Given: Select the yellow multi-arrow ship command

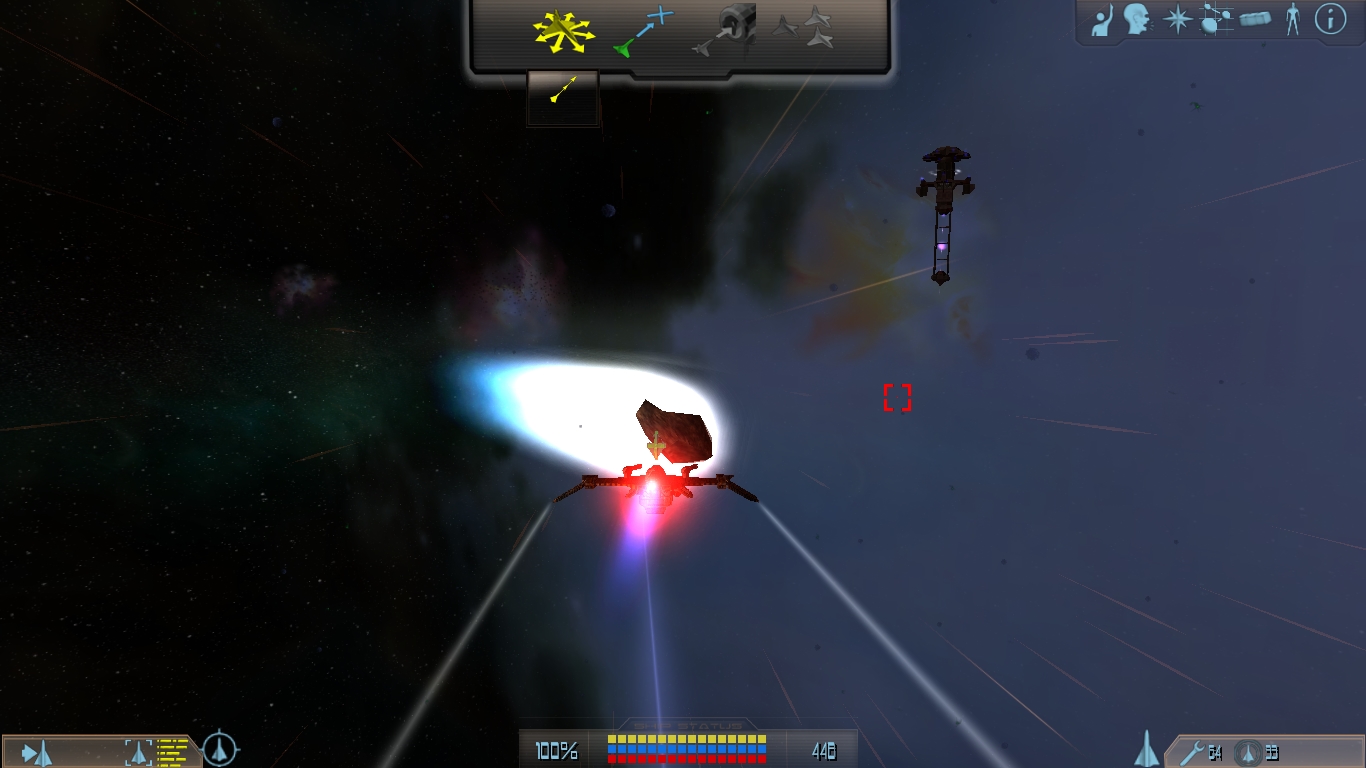Looking at the screenshot, I should (563, 31).
